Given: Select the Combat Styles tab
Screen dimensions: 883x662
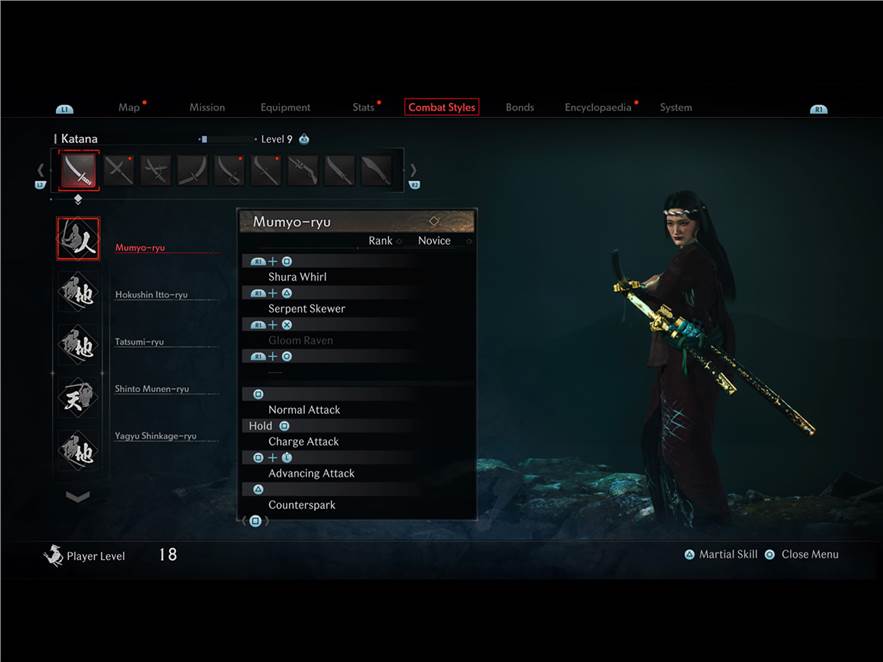Looking at the screenshot, I should (x=441, y=108).
